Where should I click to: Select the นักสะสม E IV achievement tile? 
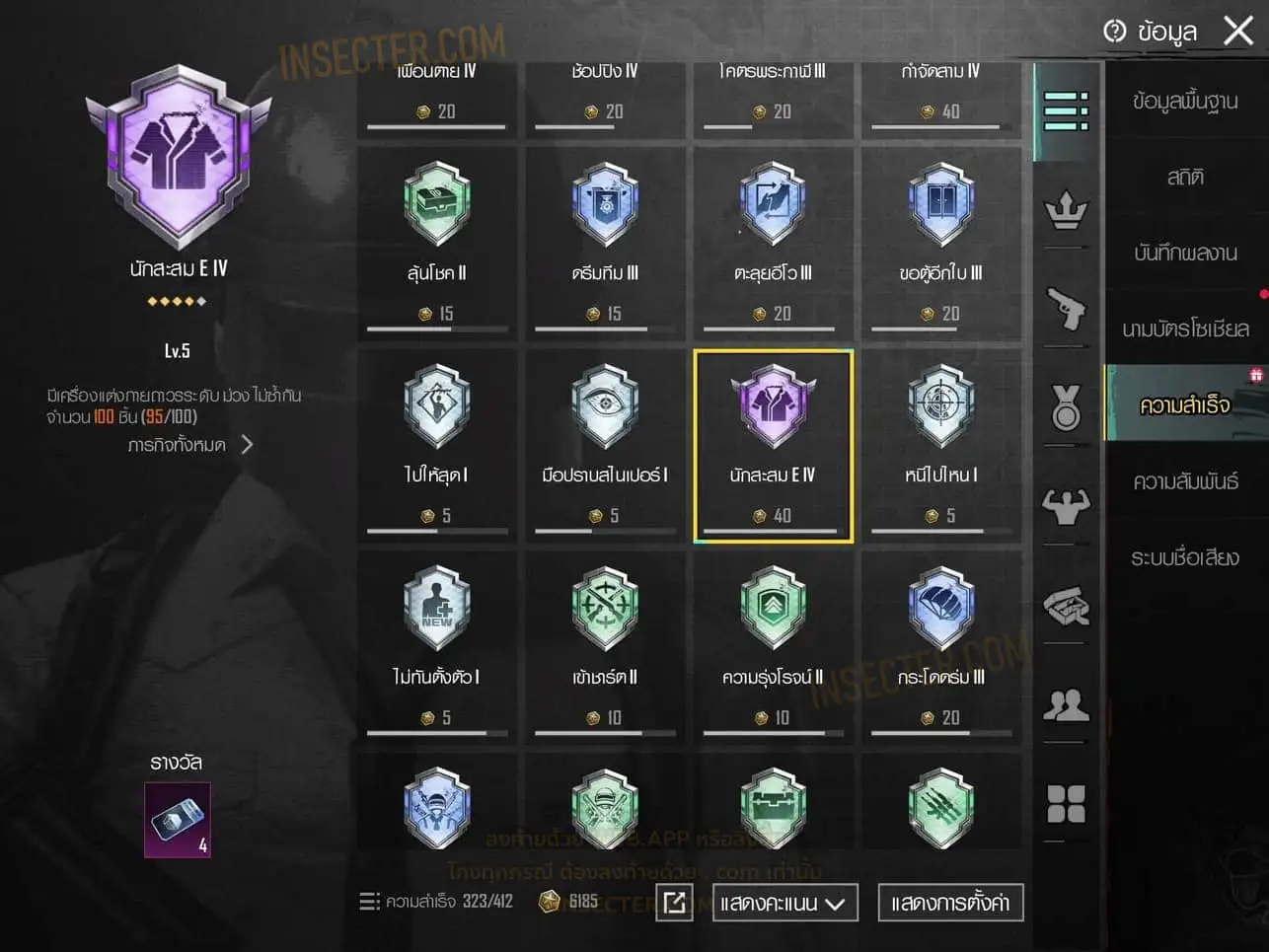pos(773,445)
